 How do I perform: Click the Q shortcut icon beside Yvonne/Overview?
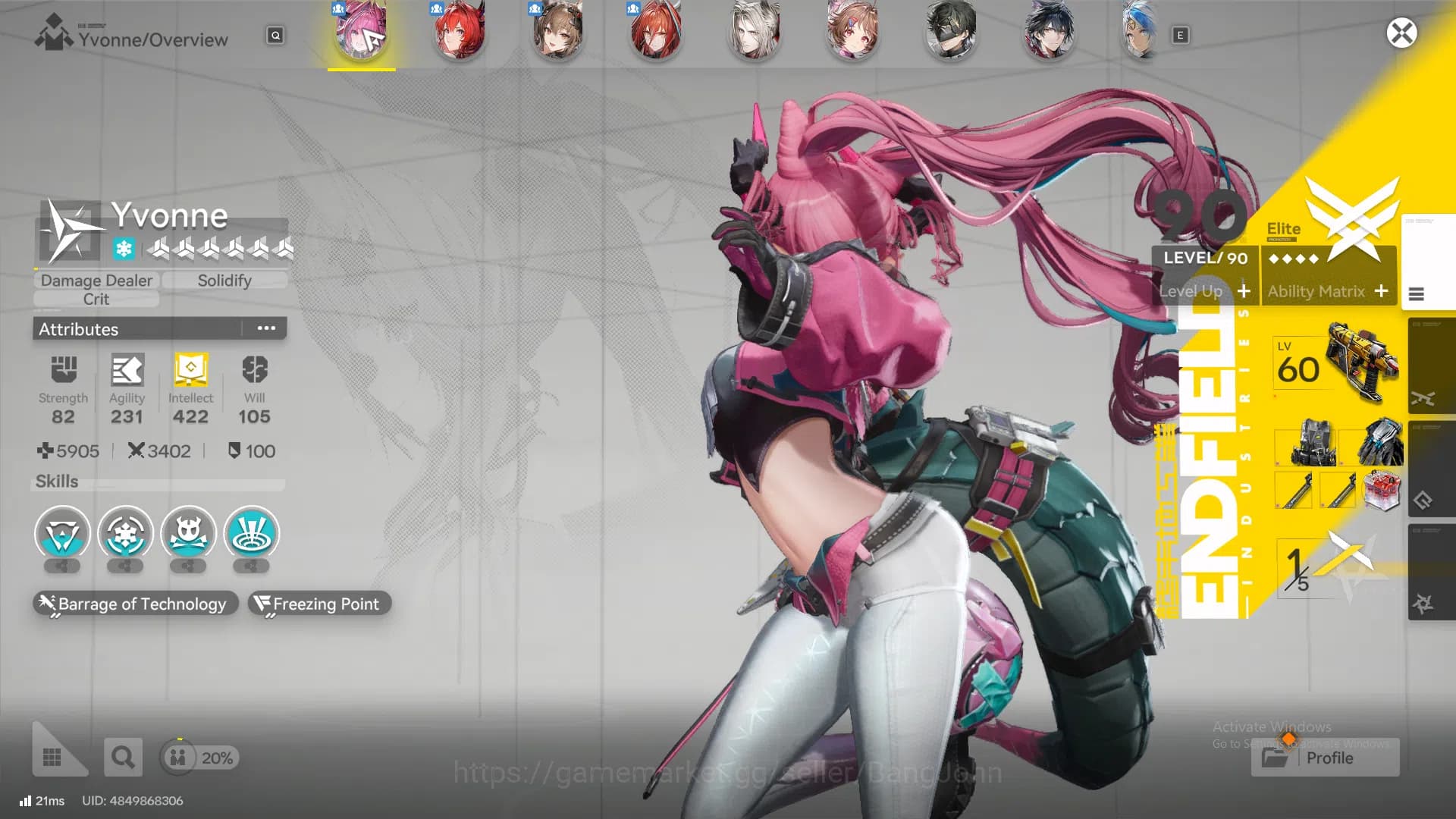click(x=275, y=36)
